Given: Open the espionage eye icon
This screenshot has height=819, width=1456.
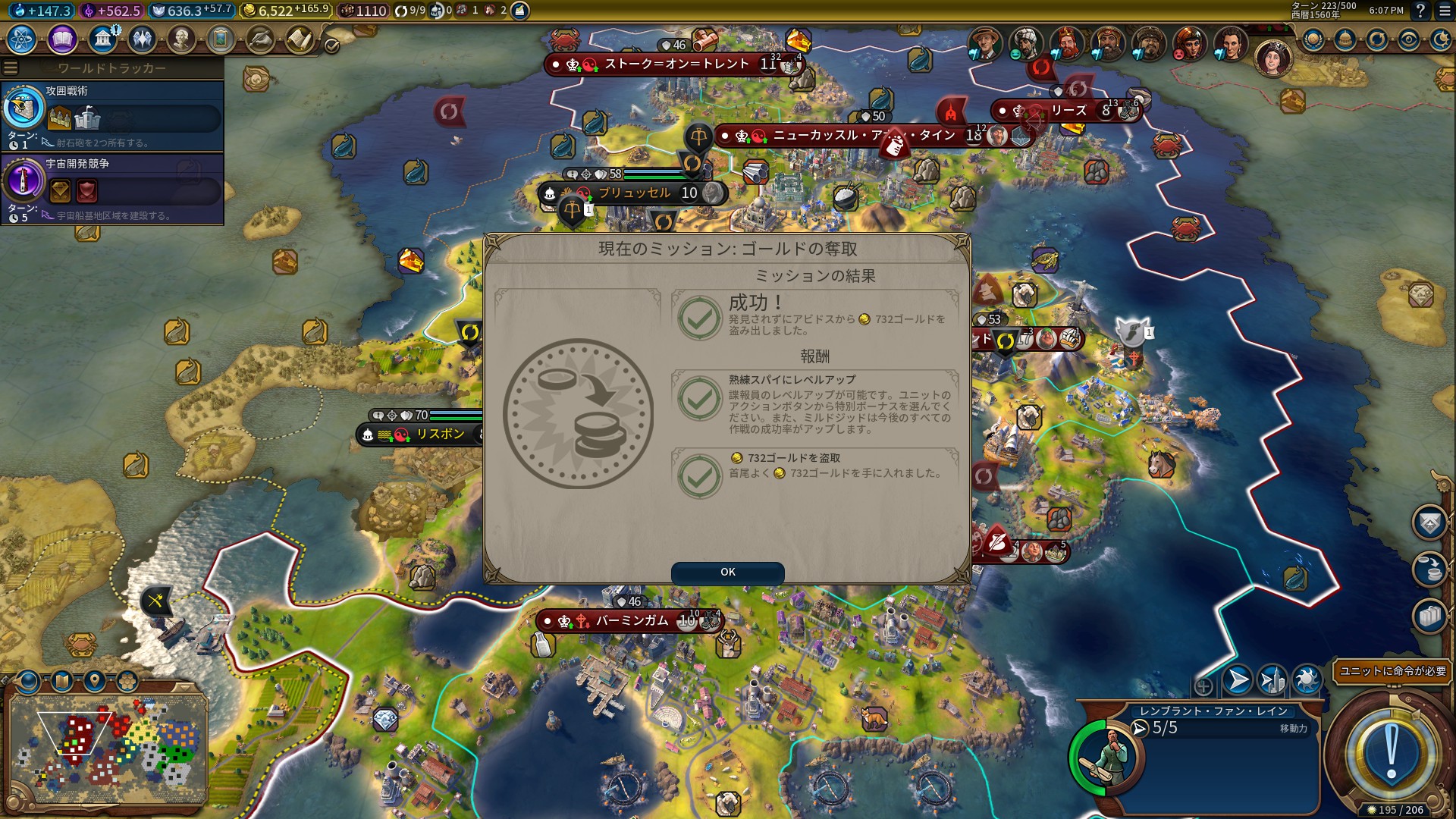Looking at the screenshot, I should point(1409,40).
